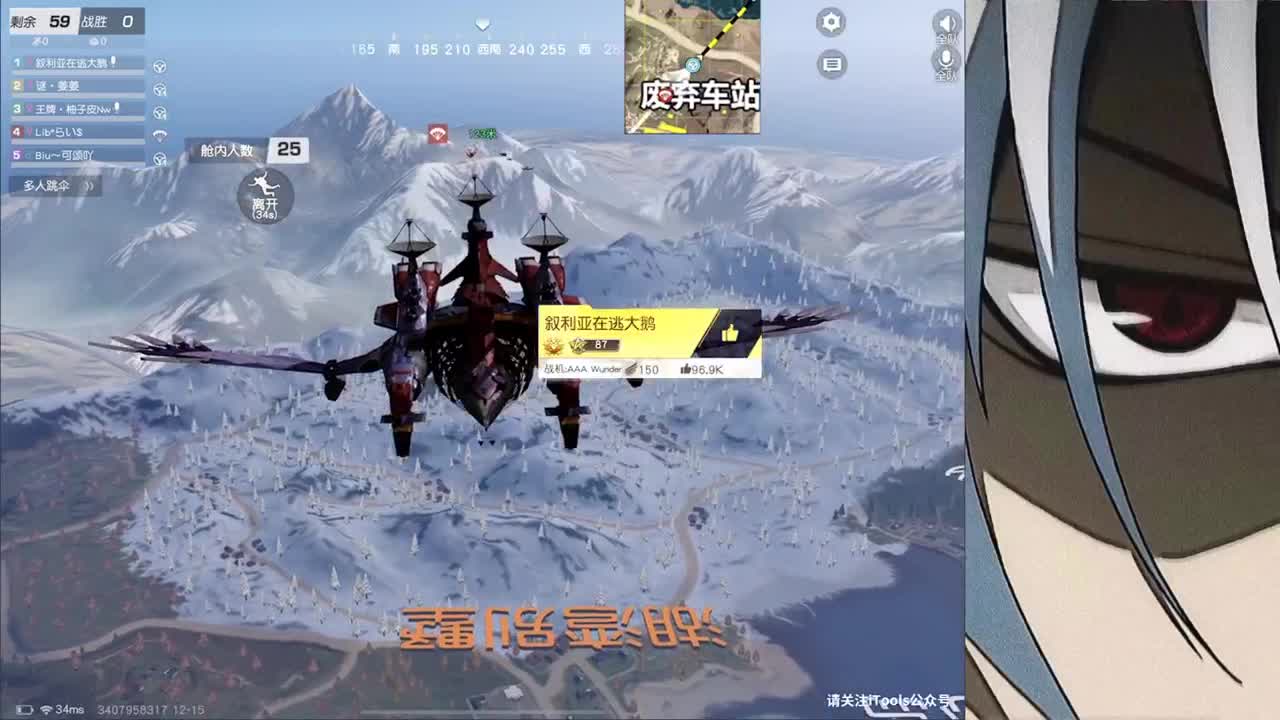This screenshot has width=1280, height=720.
Task: Open the chat message panel icon
Action: point(832,63)
